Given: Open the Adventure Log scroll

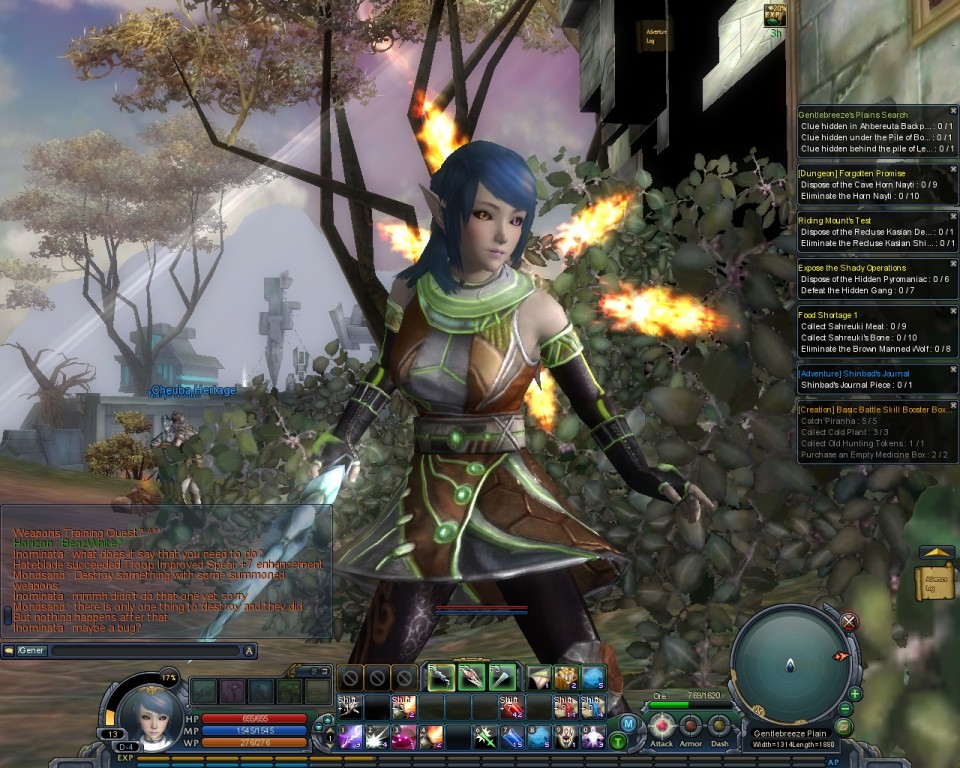Looking at the screenshot, I should [934, 582].
